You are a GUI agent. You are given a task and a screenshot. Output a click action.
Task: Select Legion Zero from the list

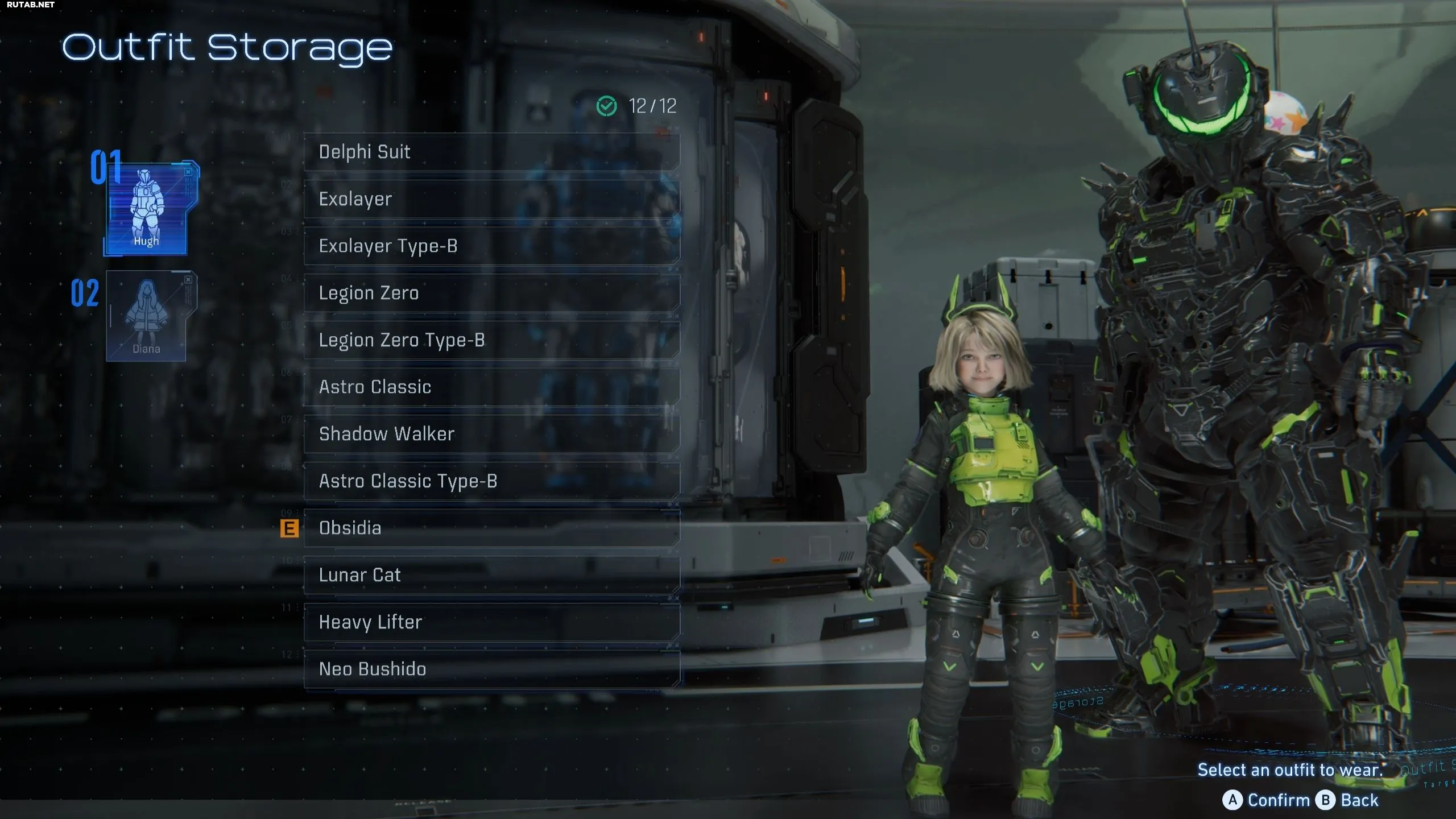click(x=491, y=293)
